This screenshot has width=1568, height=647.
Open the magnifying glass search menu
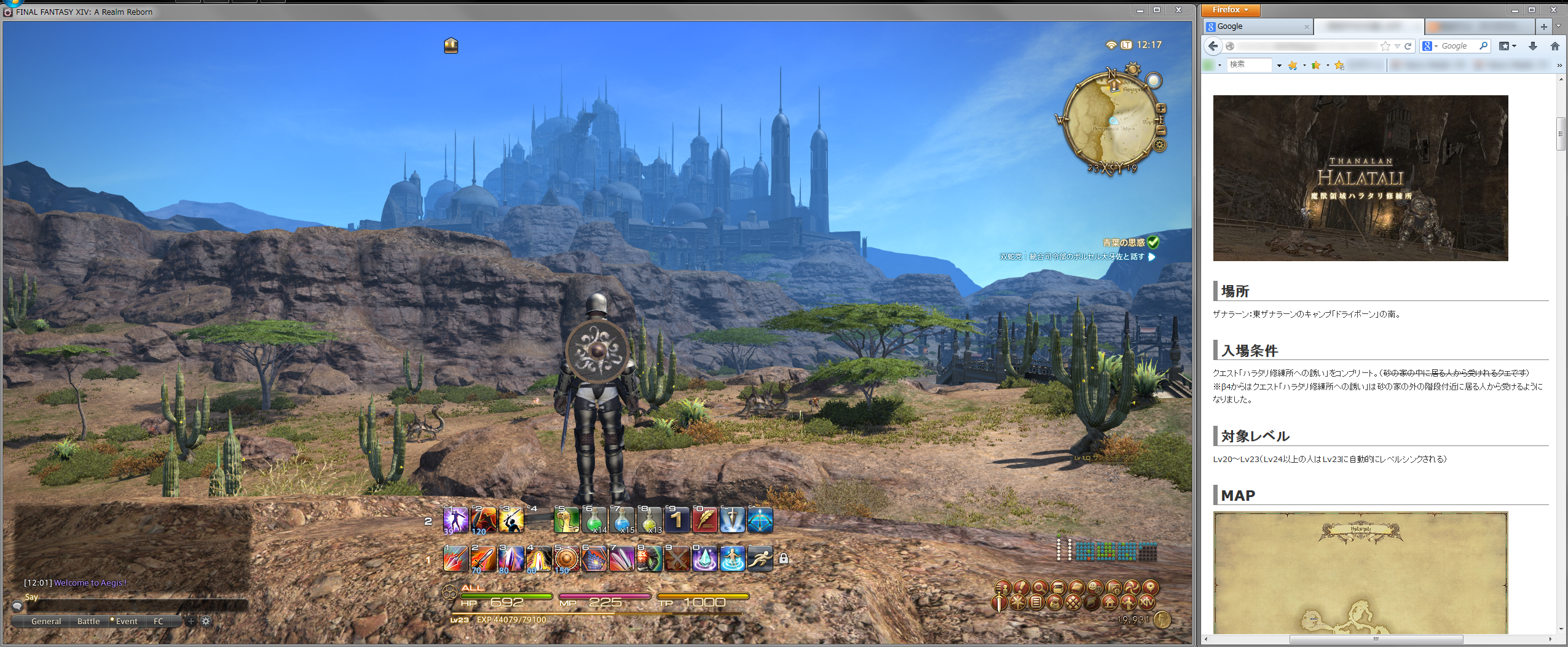click(x=1039, y=587)
